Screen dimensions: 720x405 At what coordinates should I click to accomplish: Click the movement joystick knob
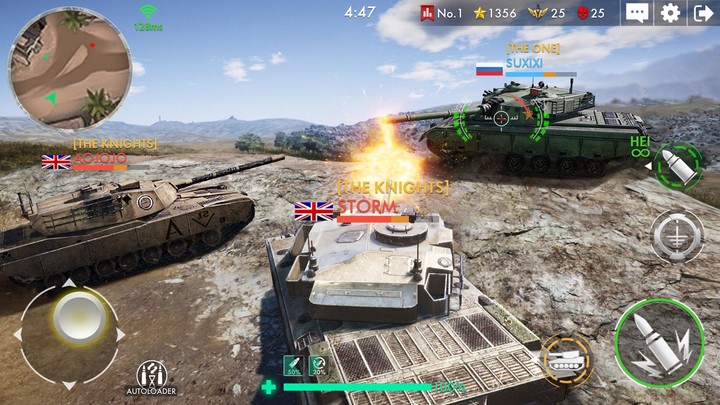pos(72,319)
